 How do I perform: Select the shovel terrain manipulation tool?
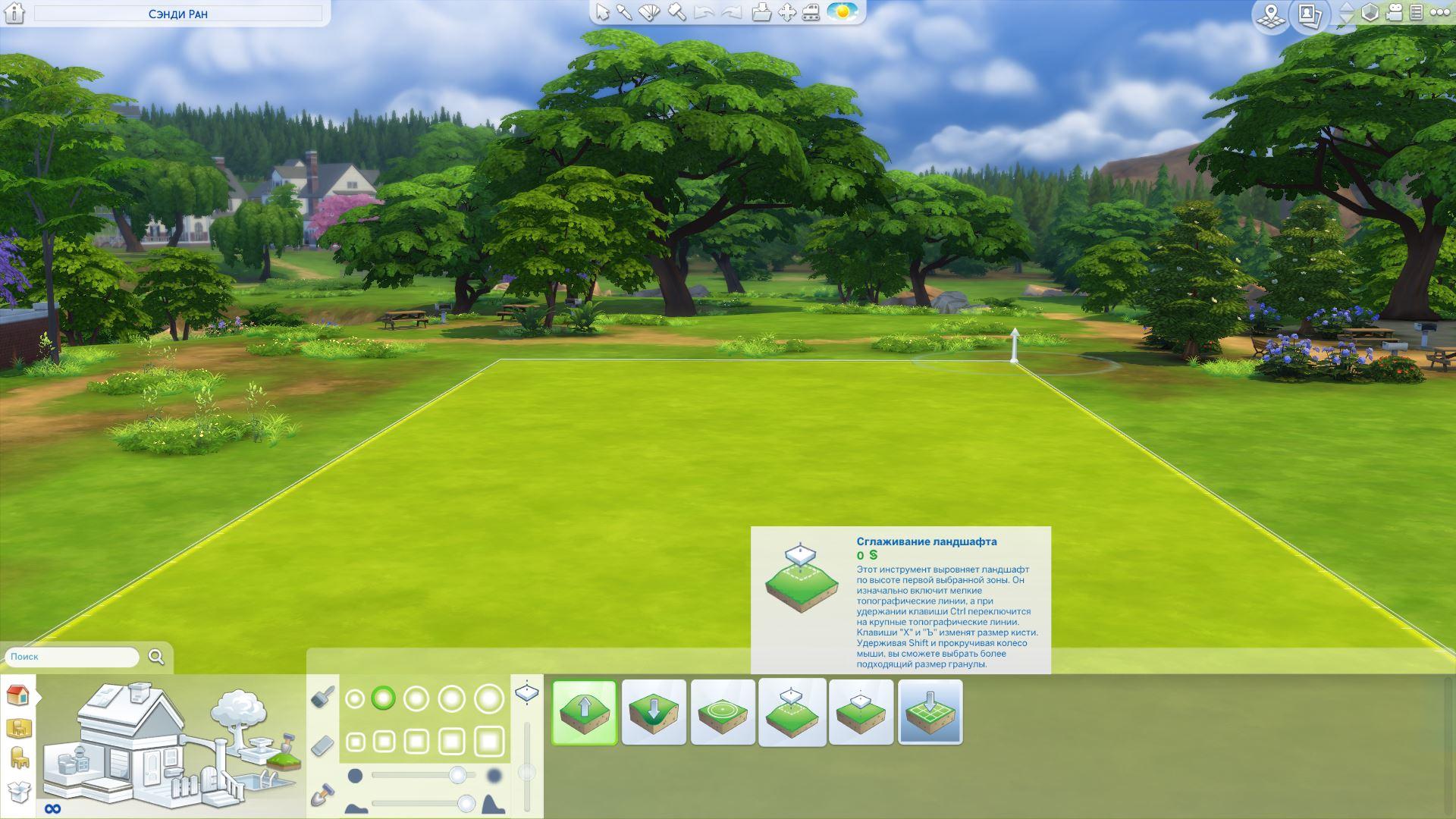click(323, 794)
